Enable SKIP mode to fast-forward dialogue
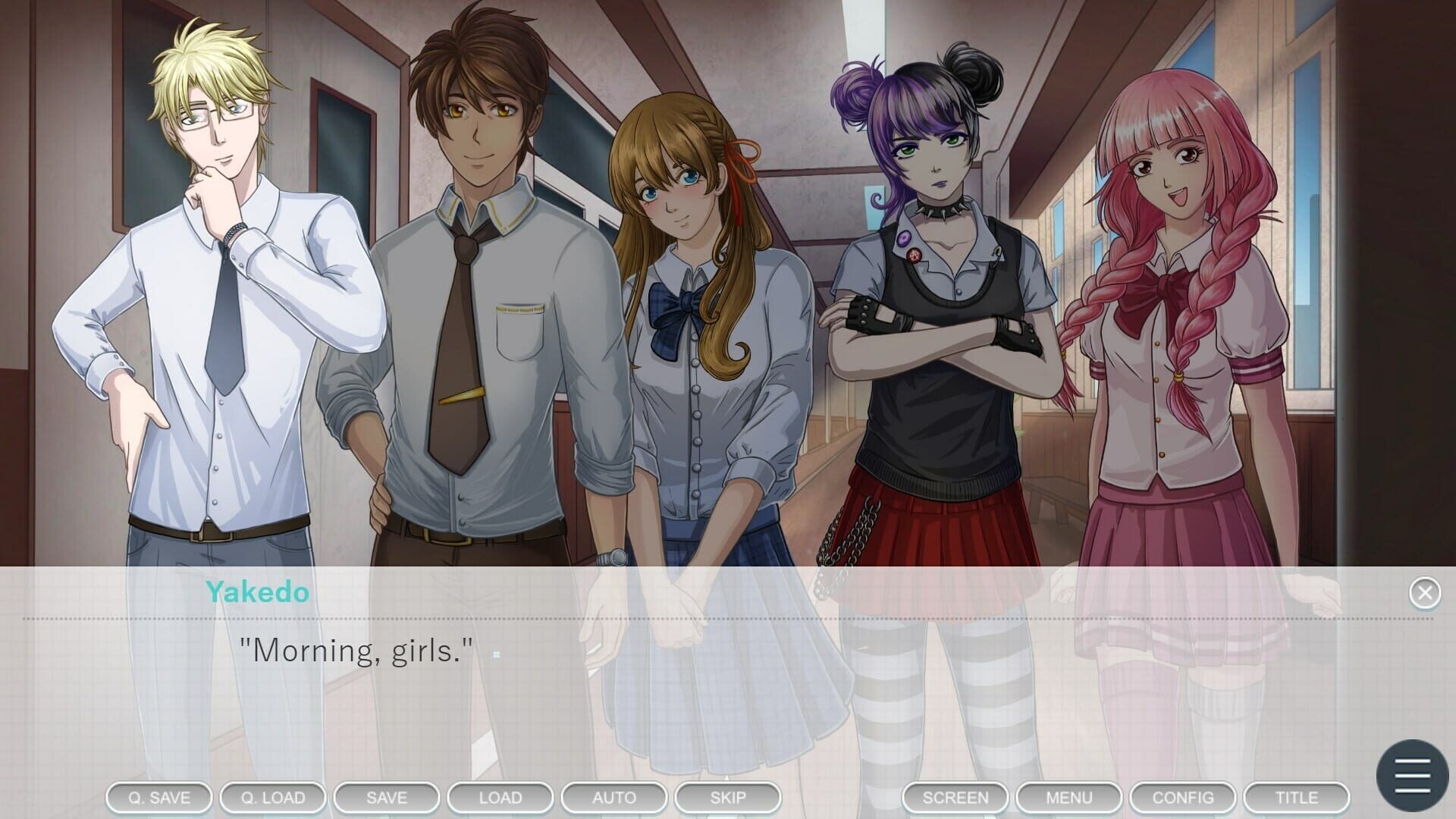 pyautogui.click(x=727, y=797)
